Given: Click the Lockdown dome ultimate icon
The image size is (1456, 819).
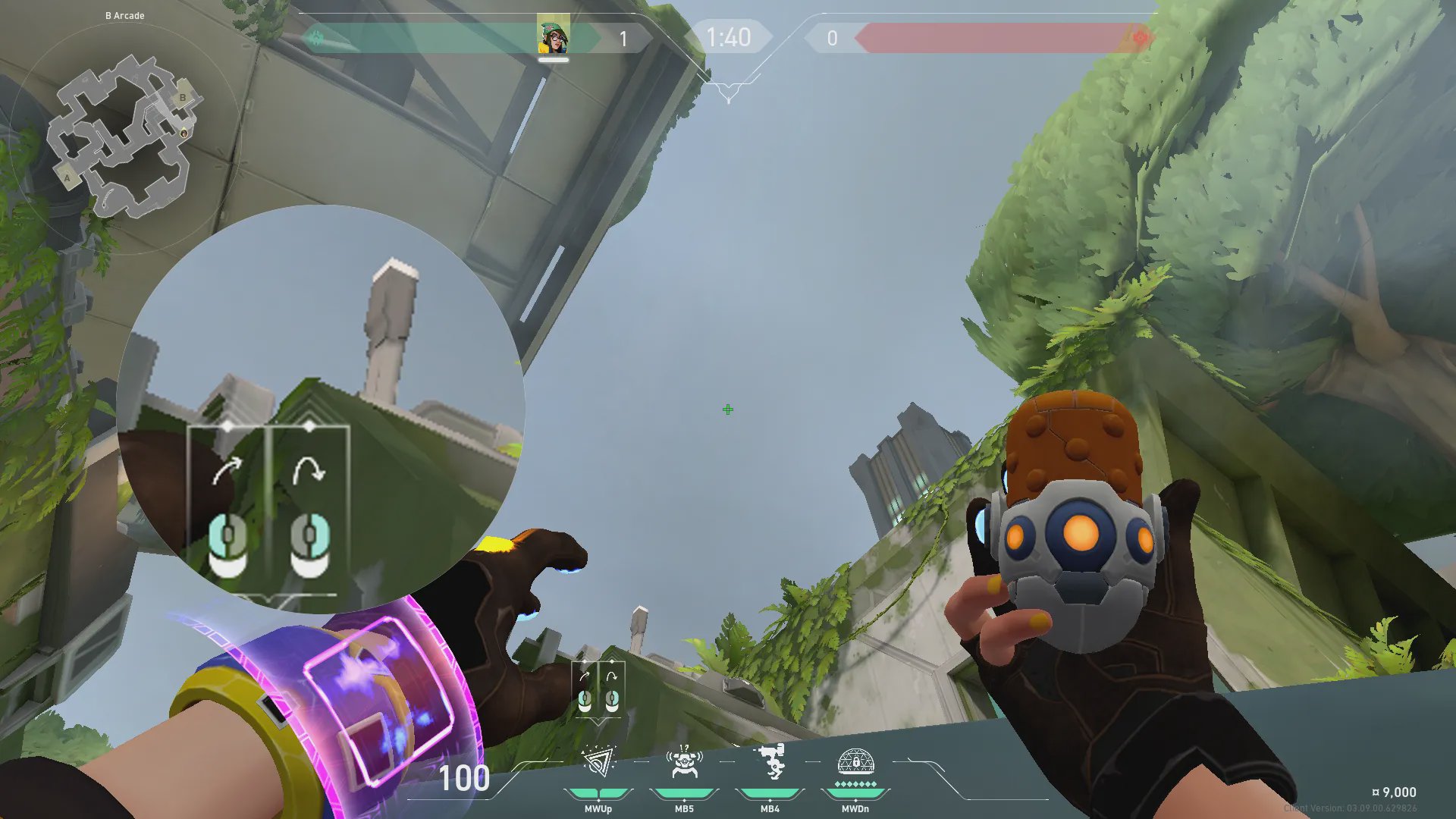Looking at the screenshot, I should tap(855, 763).
